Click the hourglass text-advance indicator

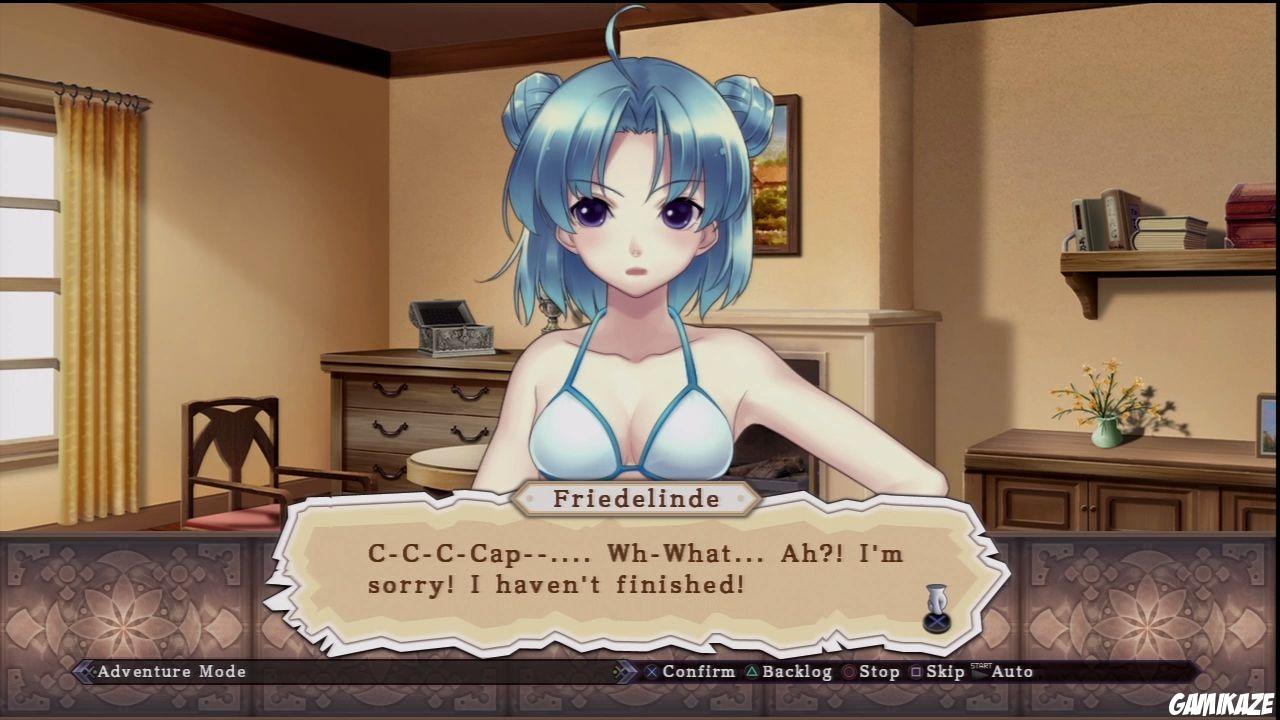point(936,598)
